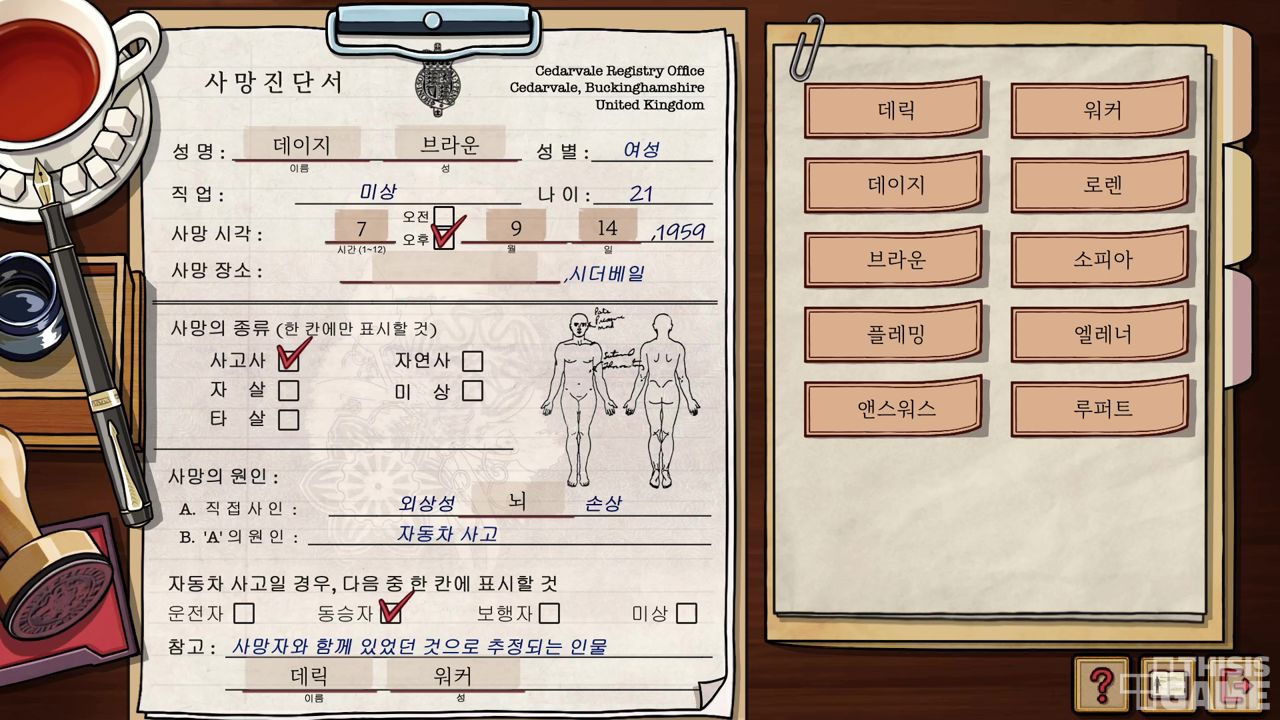Choose the 엘레너 name tile
Image resolution: width=1280 pixels, height=720 pixels.
[1101, 334]
